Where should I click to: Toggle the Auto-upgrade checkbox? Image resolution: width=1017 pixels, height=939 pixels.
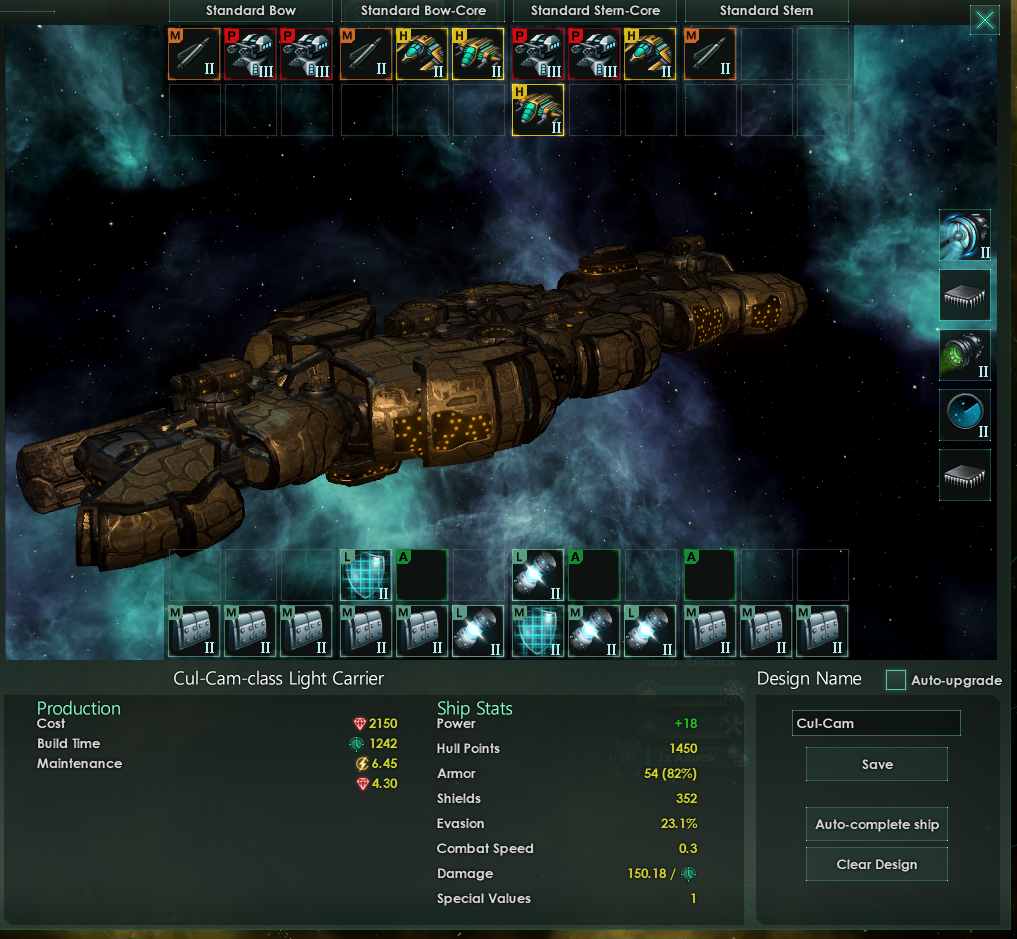coord(896,680)
